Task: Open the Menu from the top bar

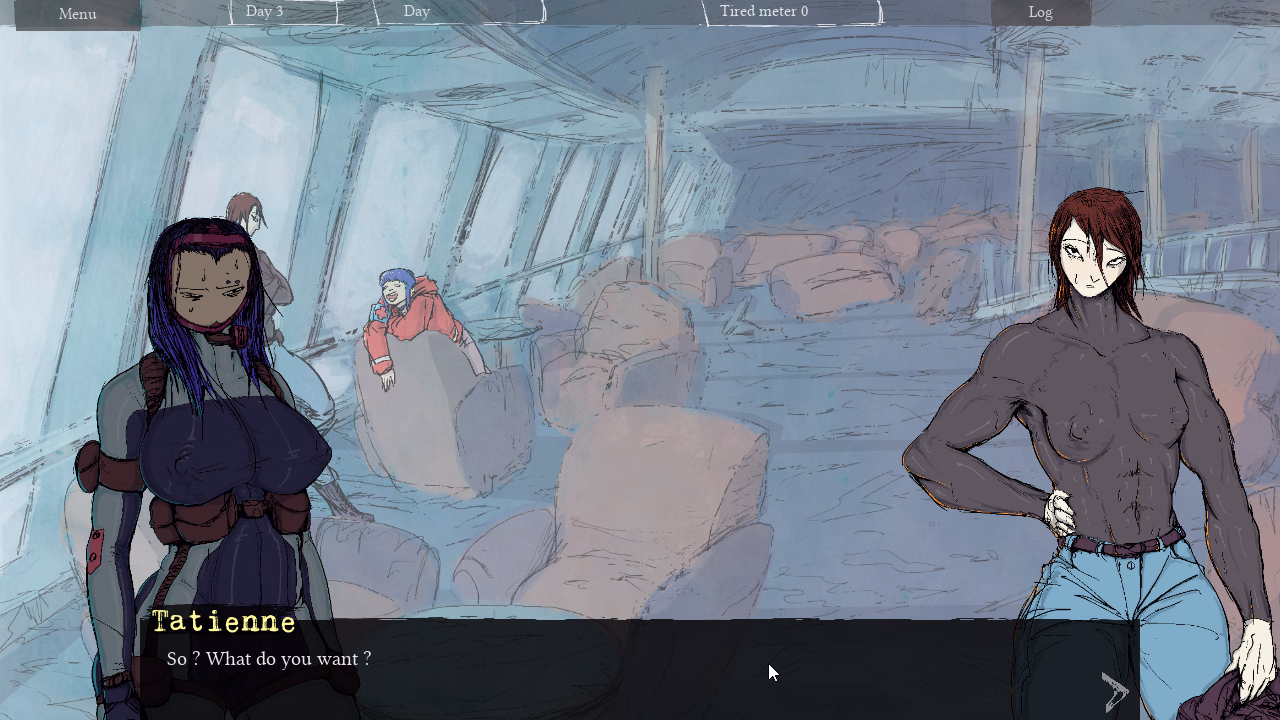Action: pyautogui.click(x=77, y=14)
